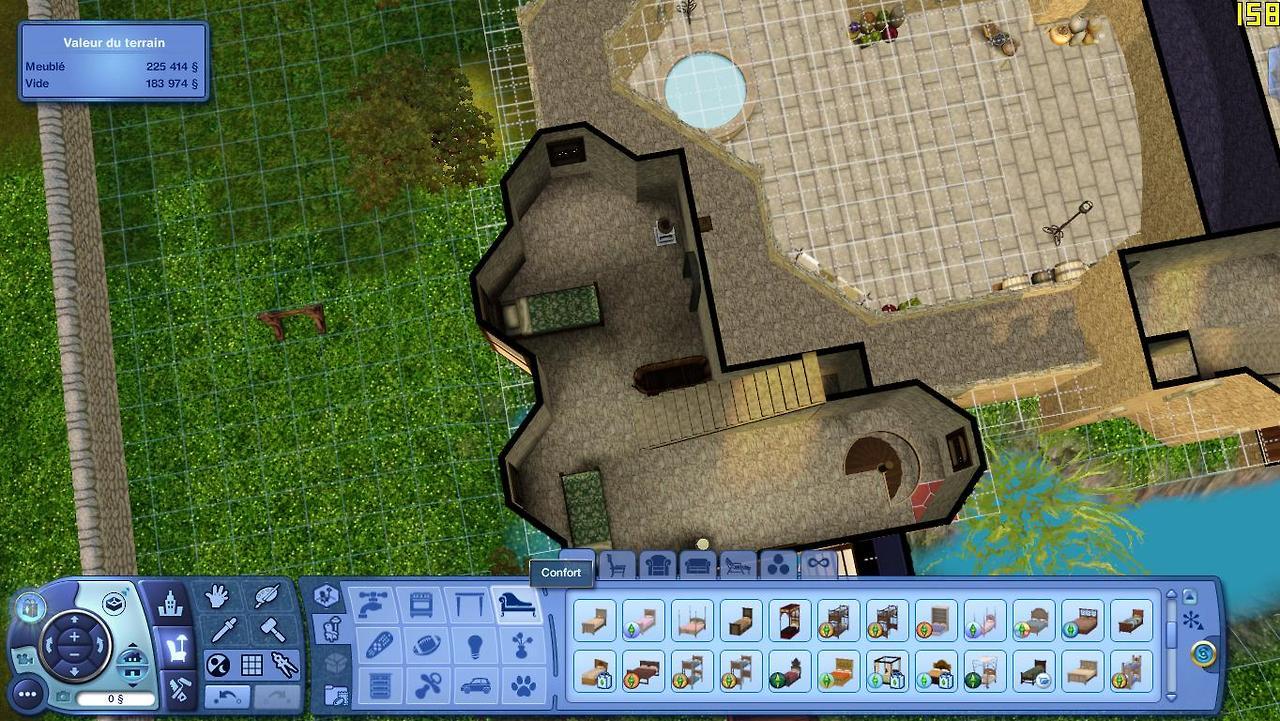Open the vehicles car category
1280x721 pixels.
coord(472,686)
